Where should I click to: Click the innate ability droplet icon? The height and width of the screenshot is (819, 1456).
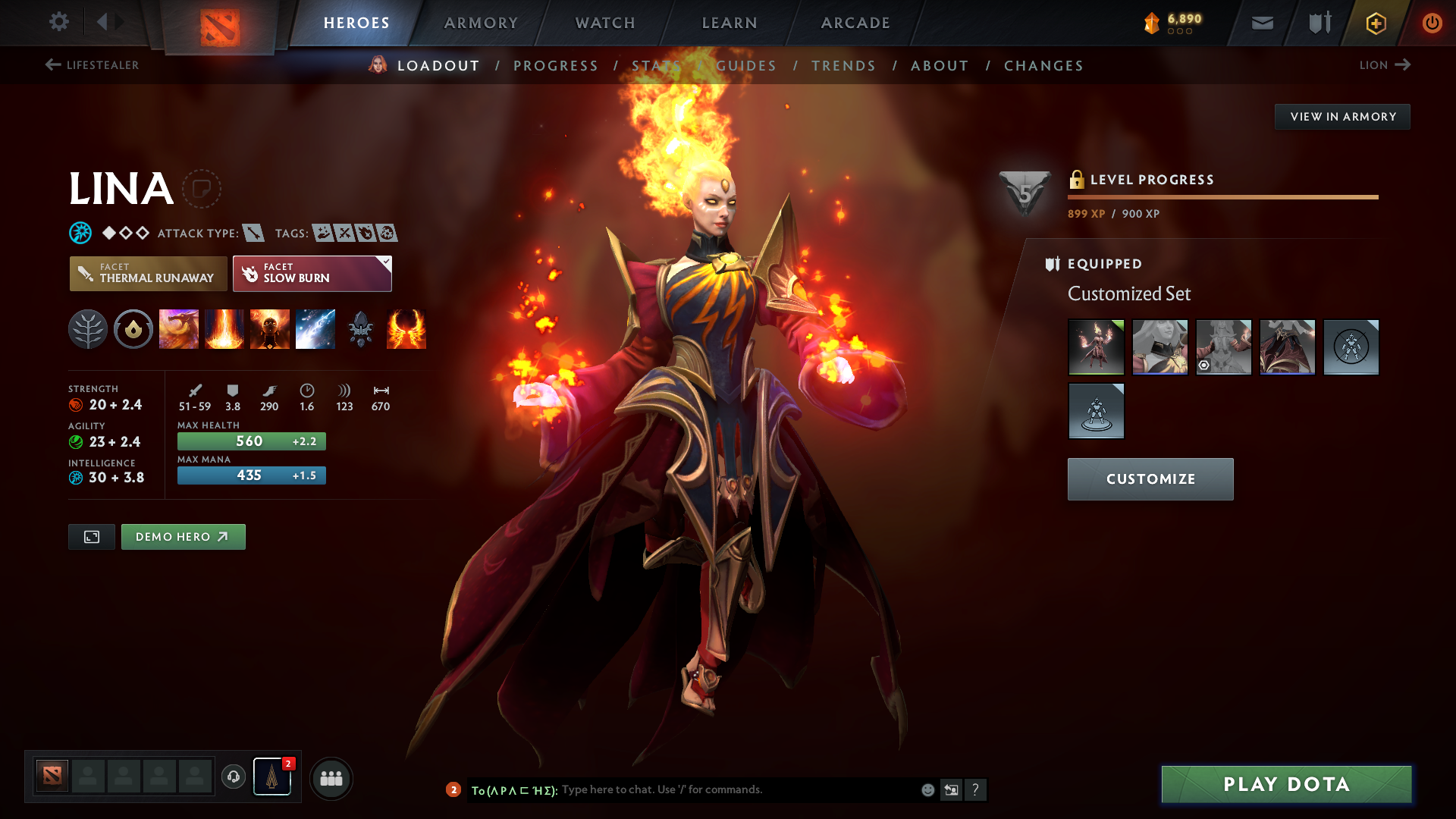pyautogui.click(x=133, y=329)
